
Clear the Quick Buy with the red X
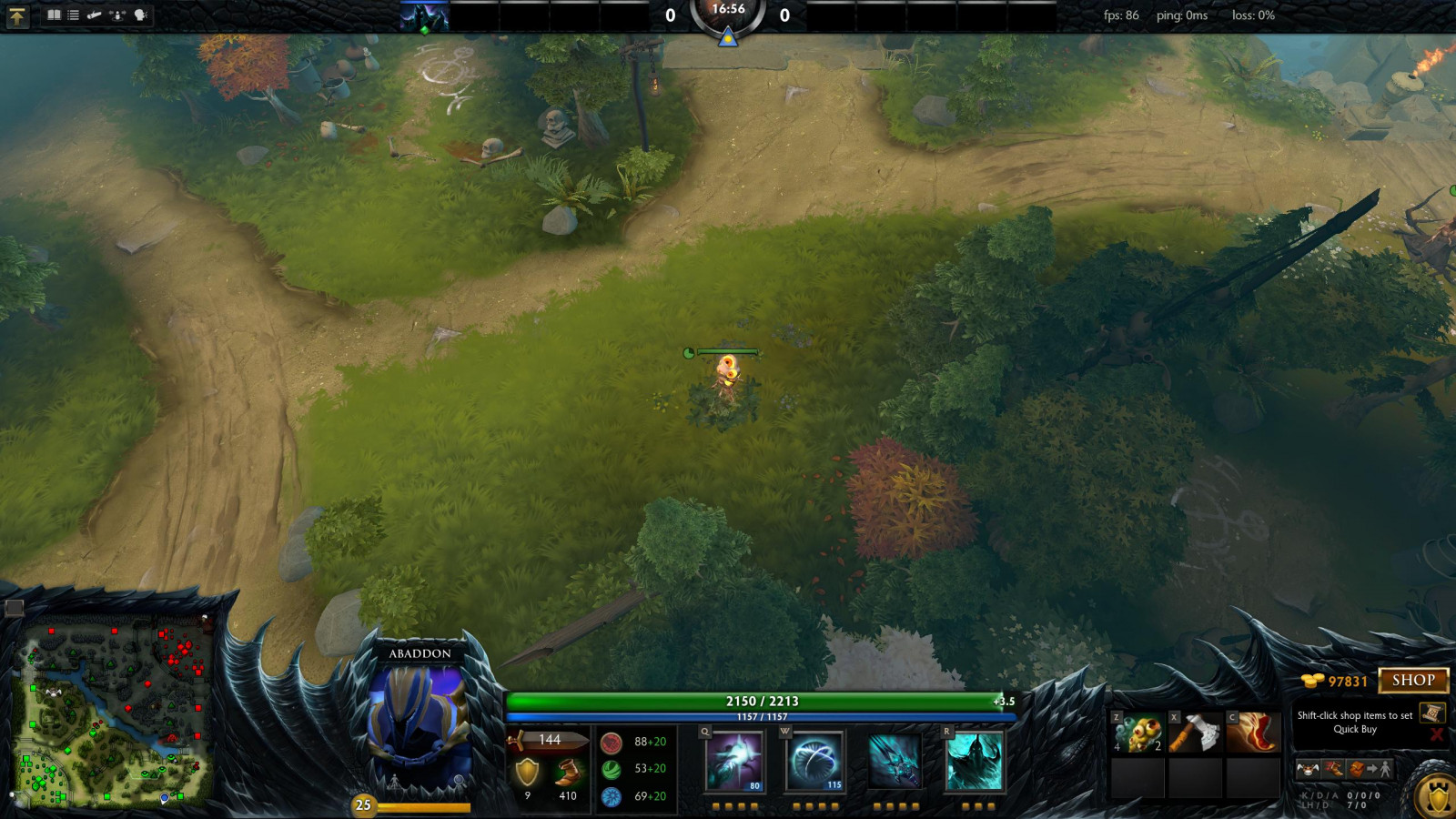1437,734
